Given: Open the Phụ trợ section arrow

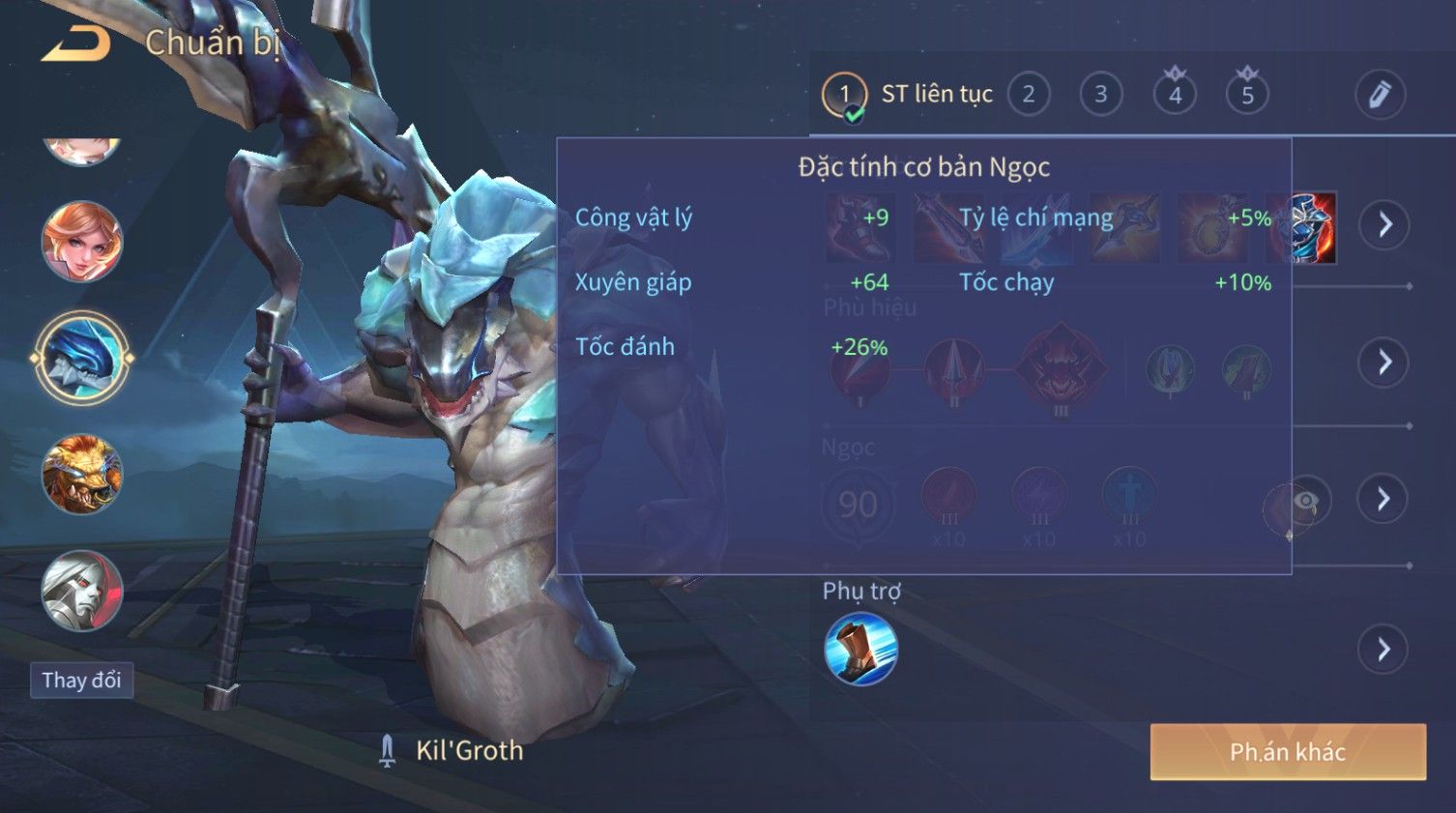Looking at the screenshot, I should pyautogui.click(x=1384, y=650).
